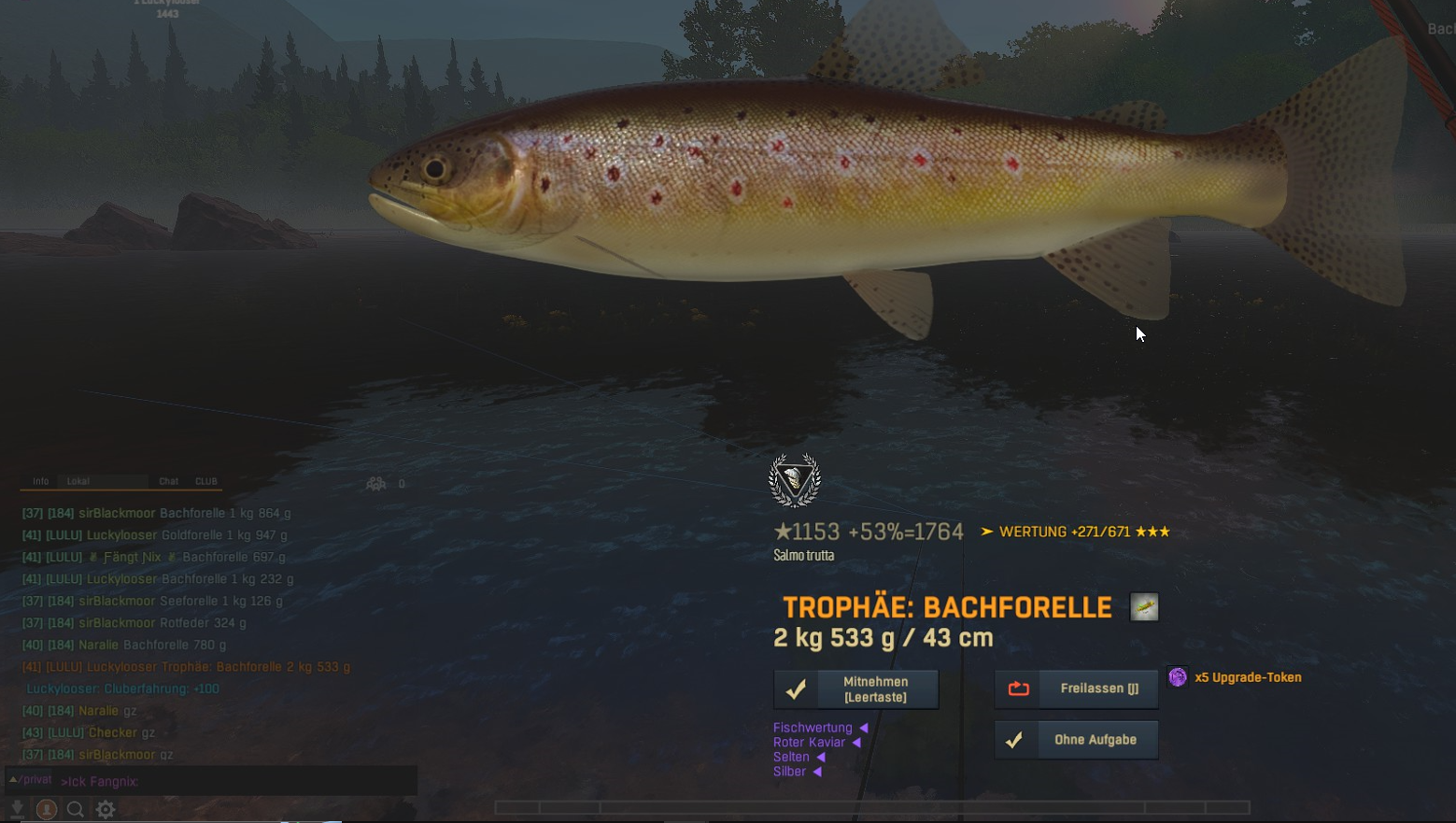The width and height of the screenshot is (1456, 823).
Task: Release the trout with Freilassen button
Action: pos(1076,689)
